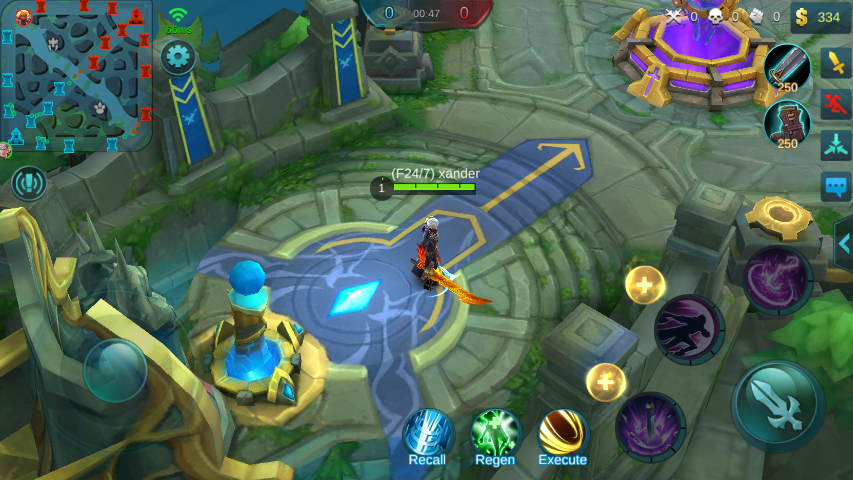Open the settings gear menu

click(178, 57)
